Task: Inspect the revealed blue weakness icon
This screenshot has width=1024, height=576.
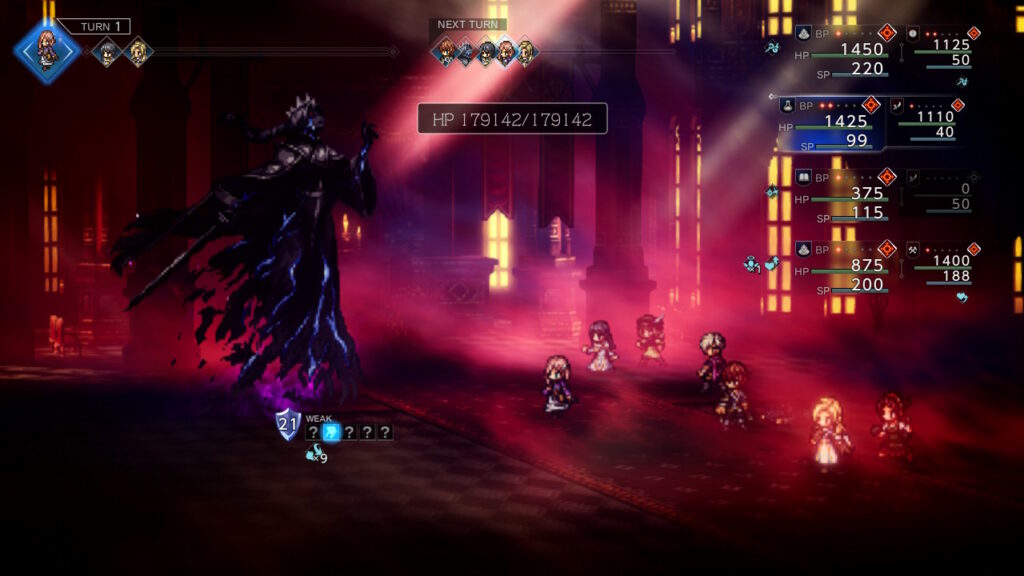Action: [x=332, y=432]
